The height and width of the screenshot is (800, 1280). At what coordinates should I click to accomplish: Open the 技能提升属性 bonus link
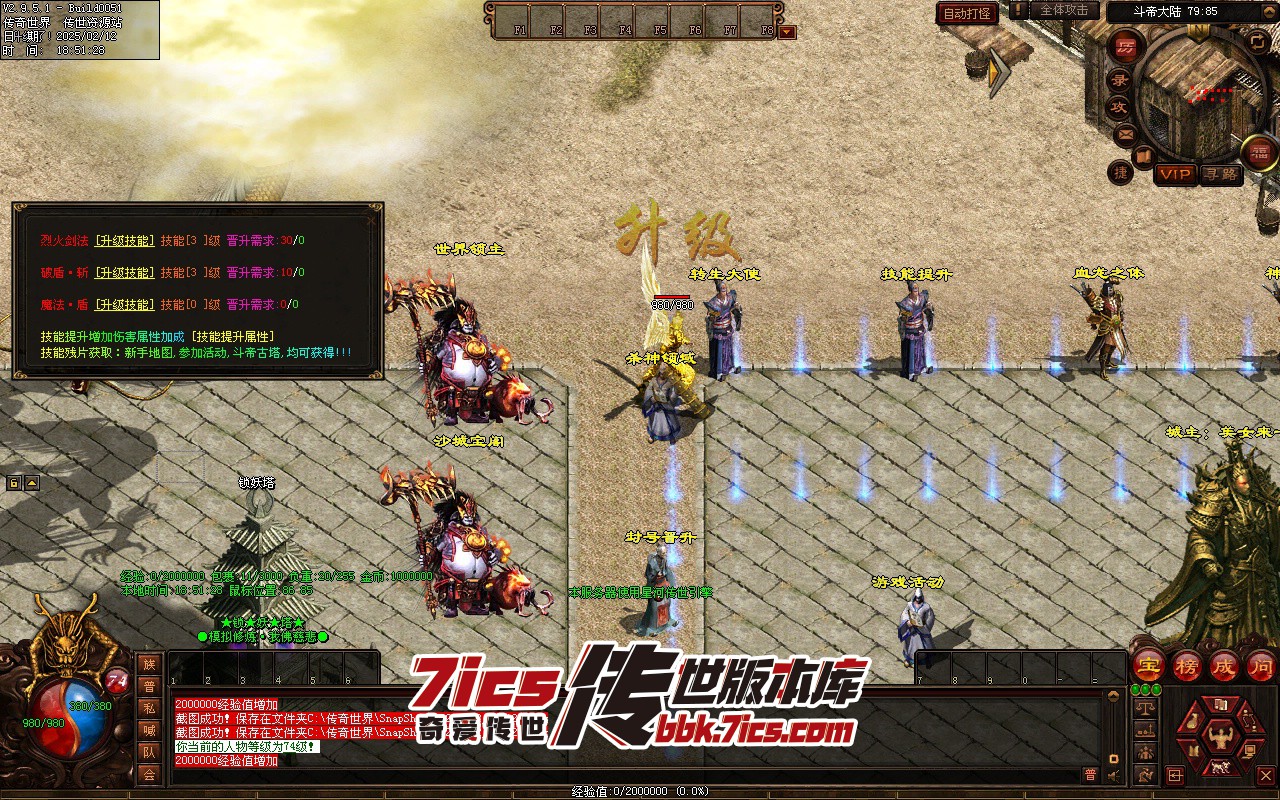[234, 336]
